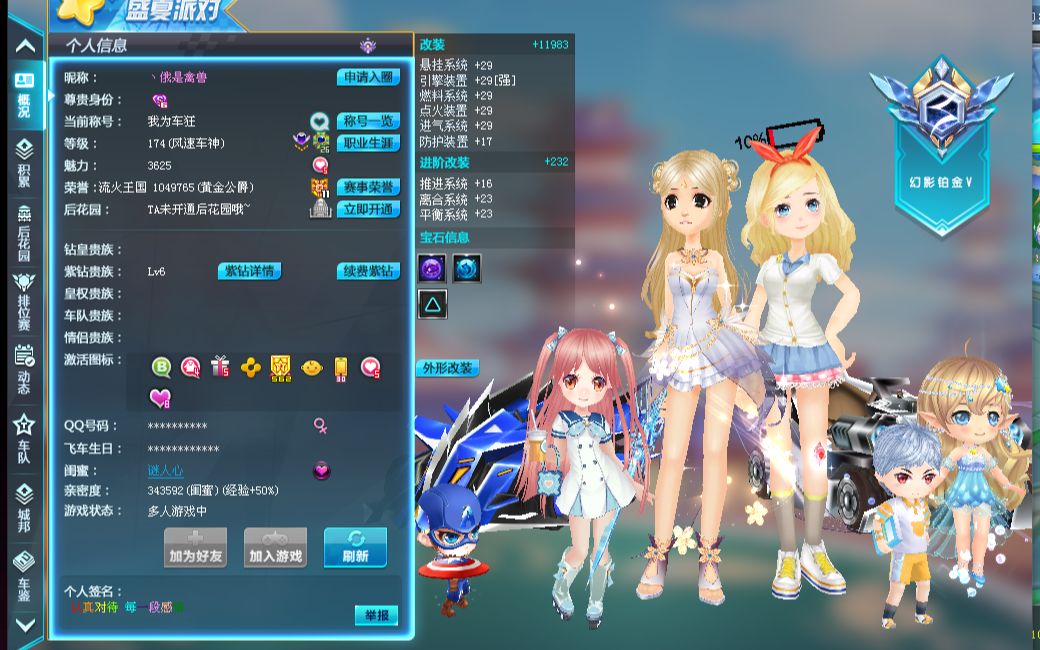The image size is (1040, 650).
Task: Report the player using 举报
Action: [376, 615]
